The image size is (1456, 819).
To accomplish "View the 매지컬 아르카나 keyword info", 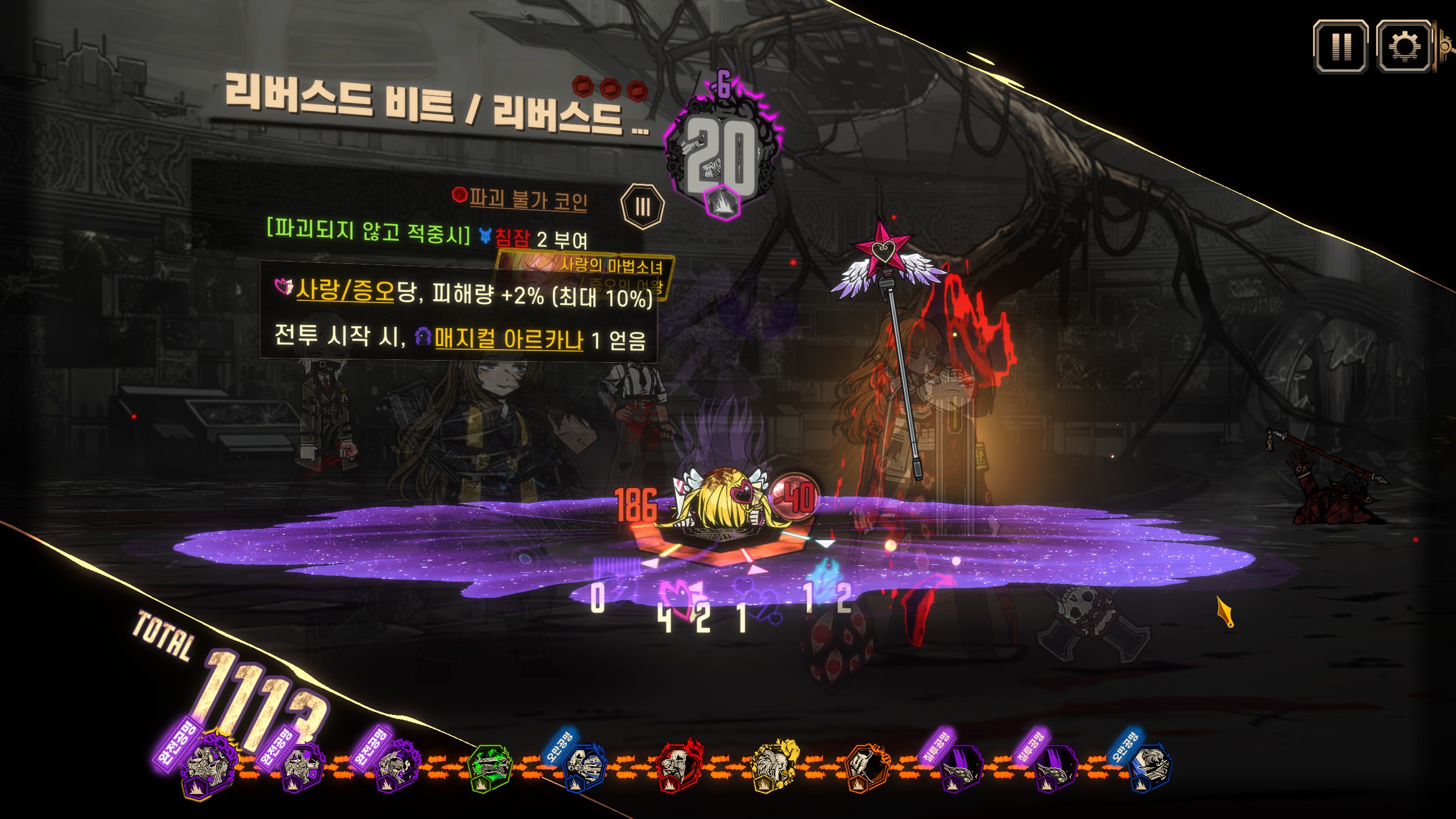I will (508, 340).
